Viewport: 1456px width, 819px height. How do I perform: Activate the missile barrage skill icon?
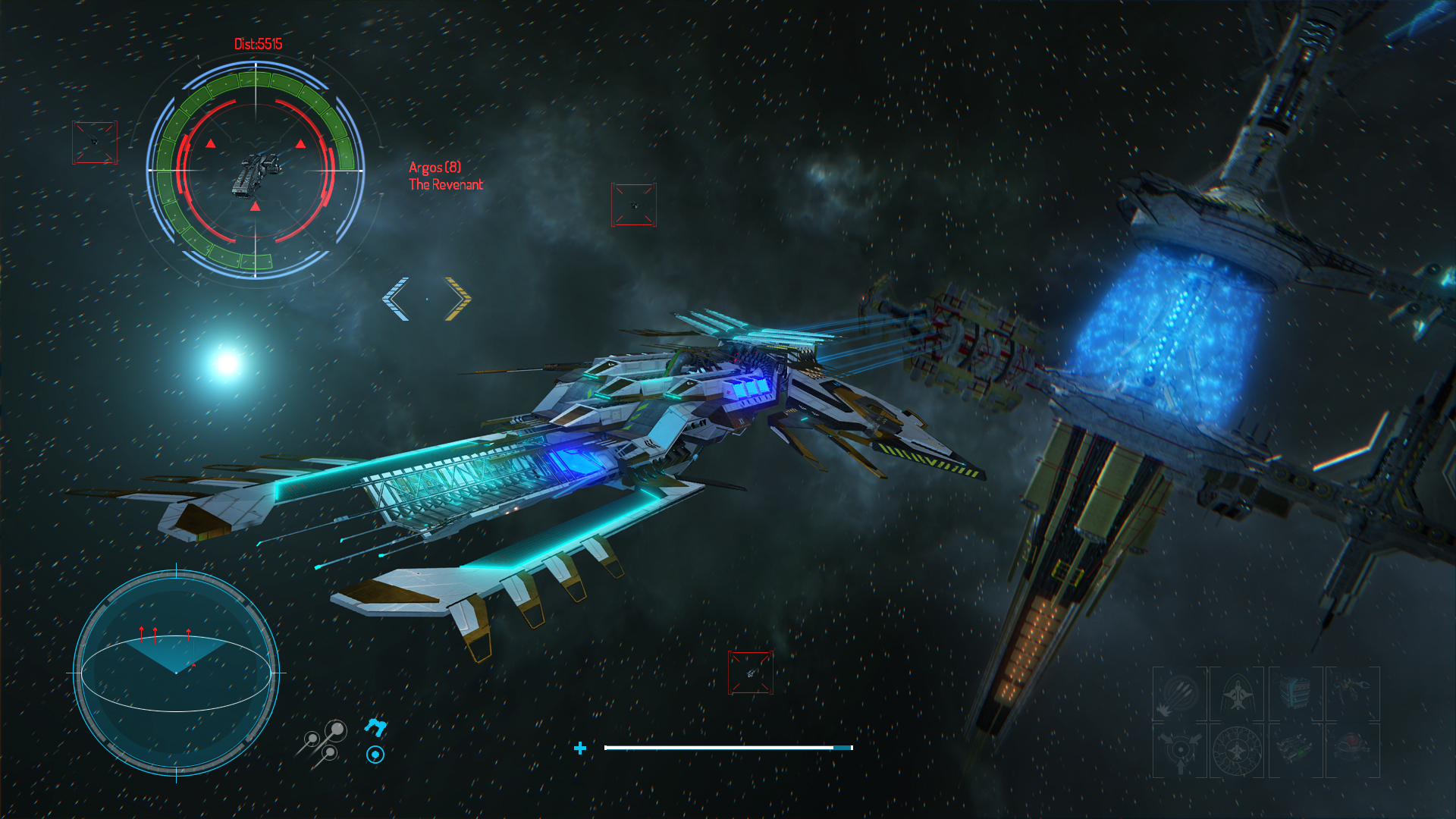(x=1179, y=693)
